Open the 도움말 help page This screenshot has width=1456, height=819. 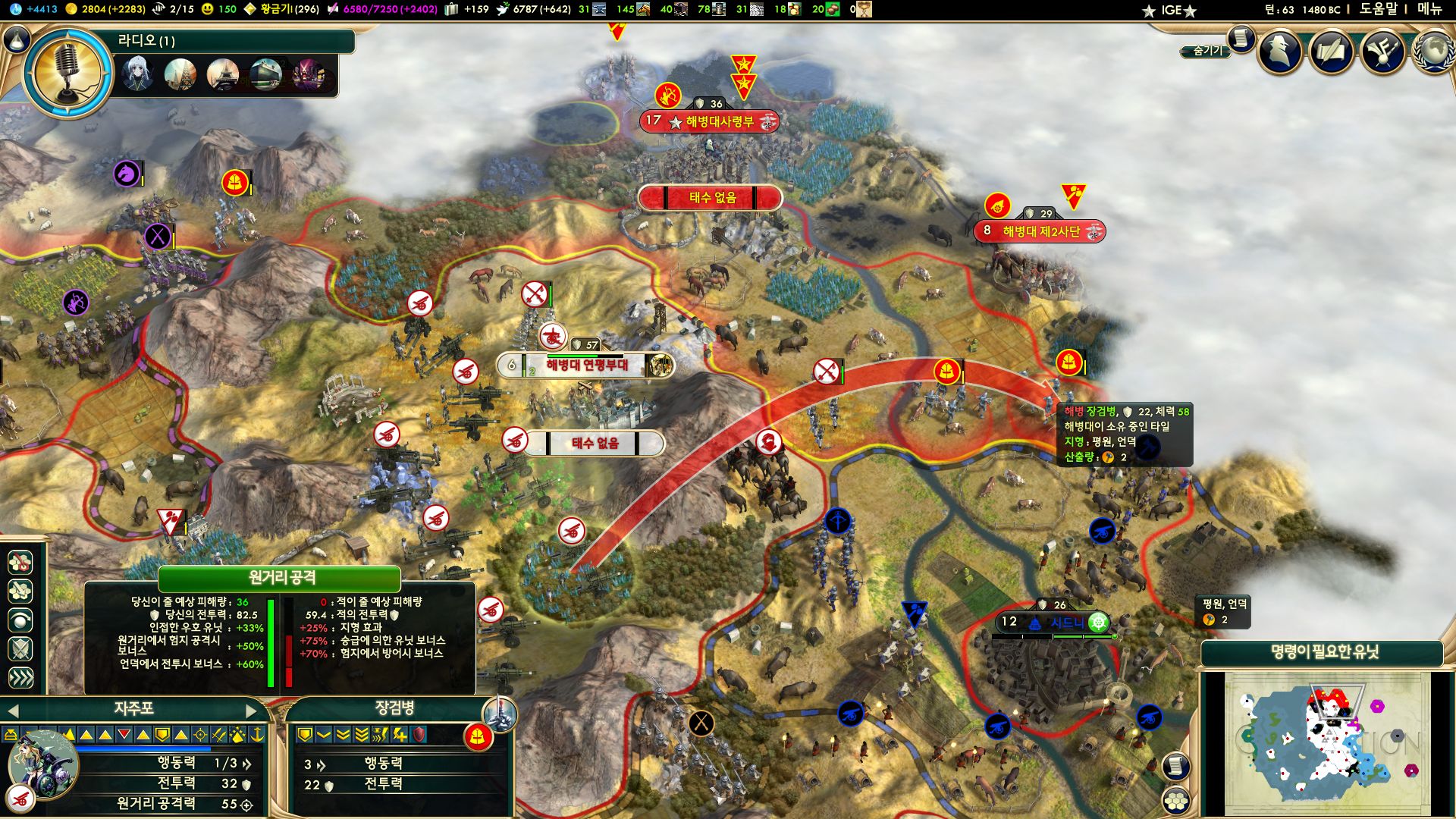tap(1377, 9)
